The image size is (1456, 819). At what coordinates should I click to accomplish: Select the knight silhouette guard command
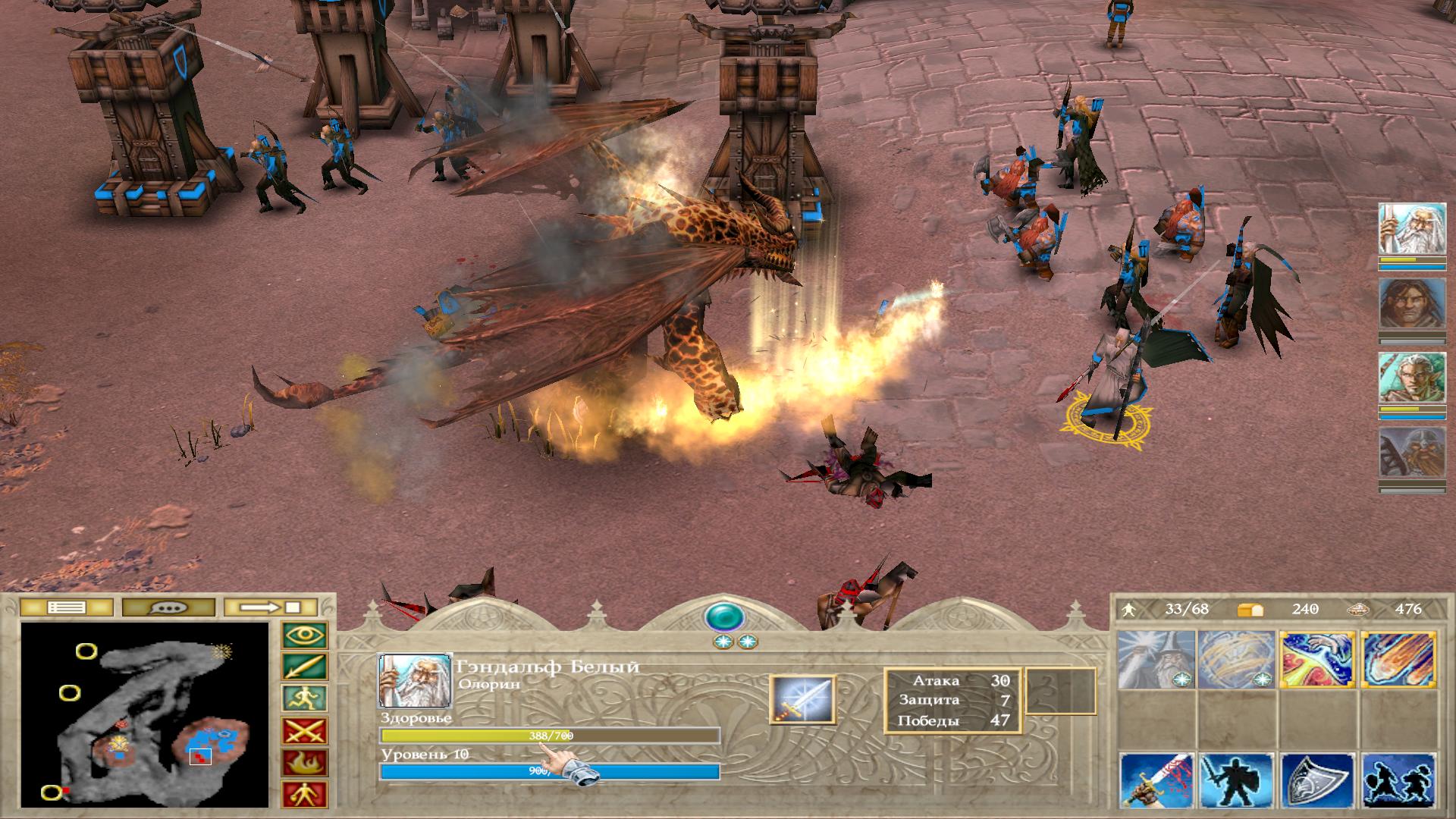tap(1238, 781)
